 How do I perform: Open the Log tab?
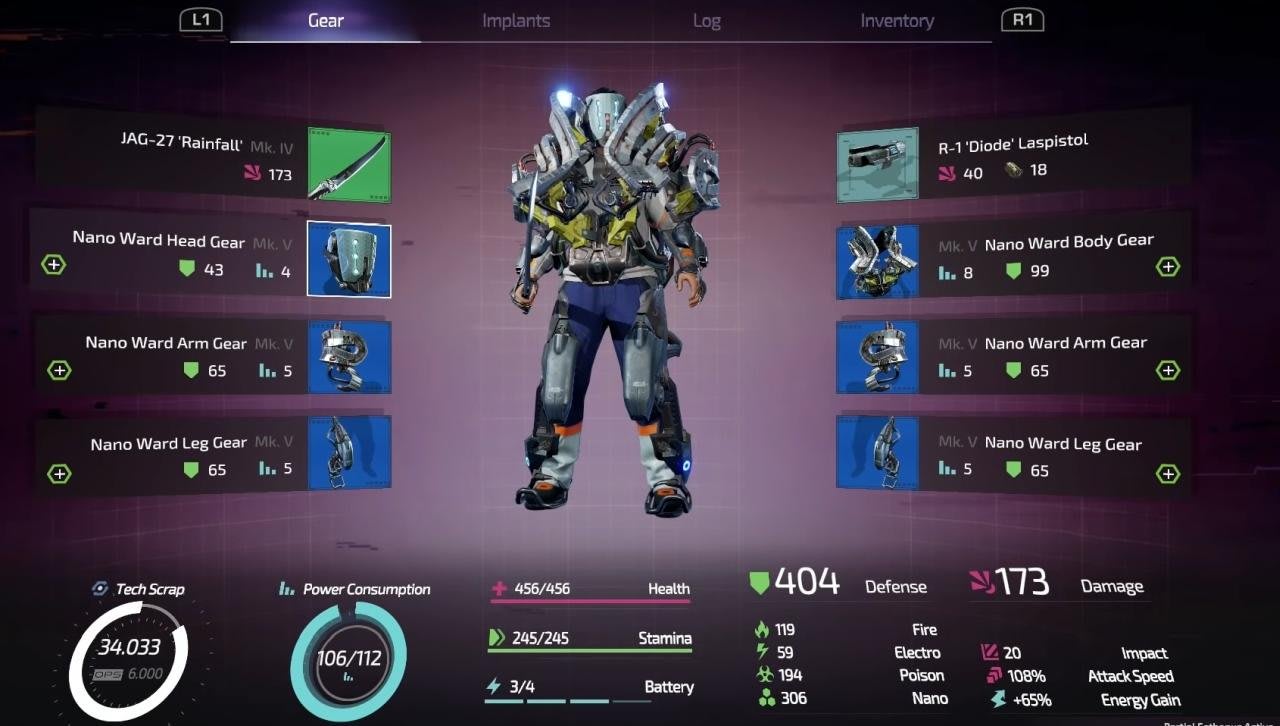[706, 21]
